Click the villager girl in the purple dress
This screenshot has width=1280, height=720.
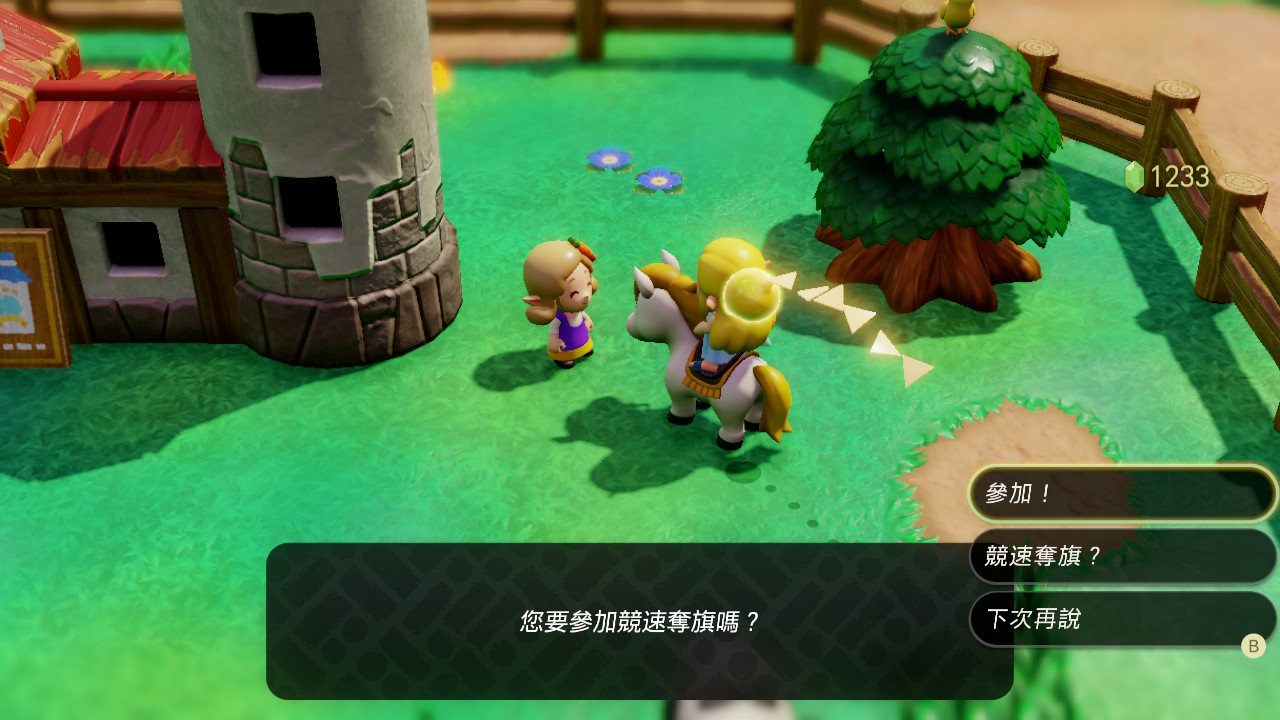[570, 310]
